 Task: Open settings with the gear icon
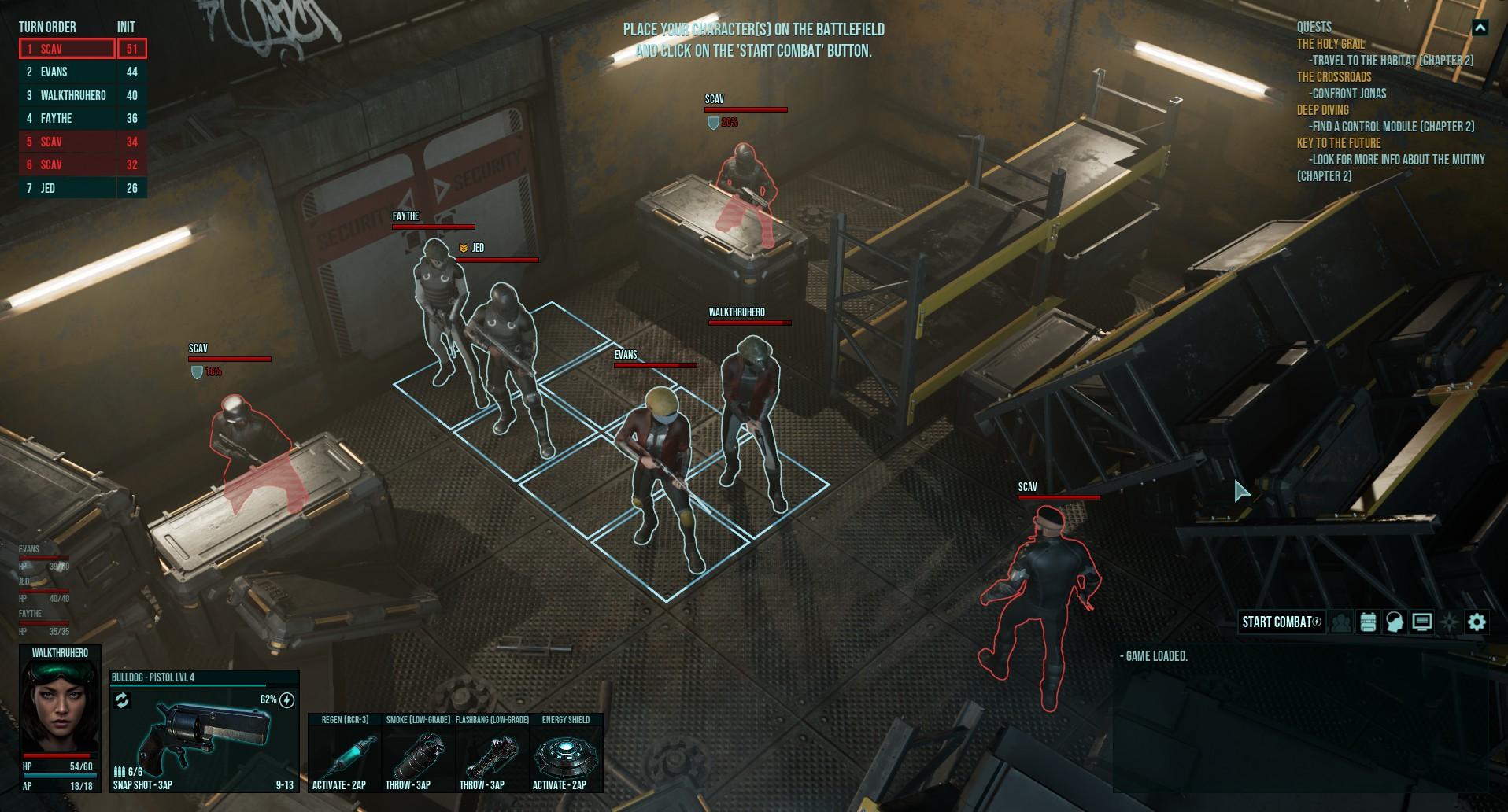[x=1477, y=622]
